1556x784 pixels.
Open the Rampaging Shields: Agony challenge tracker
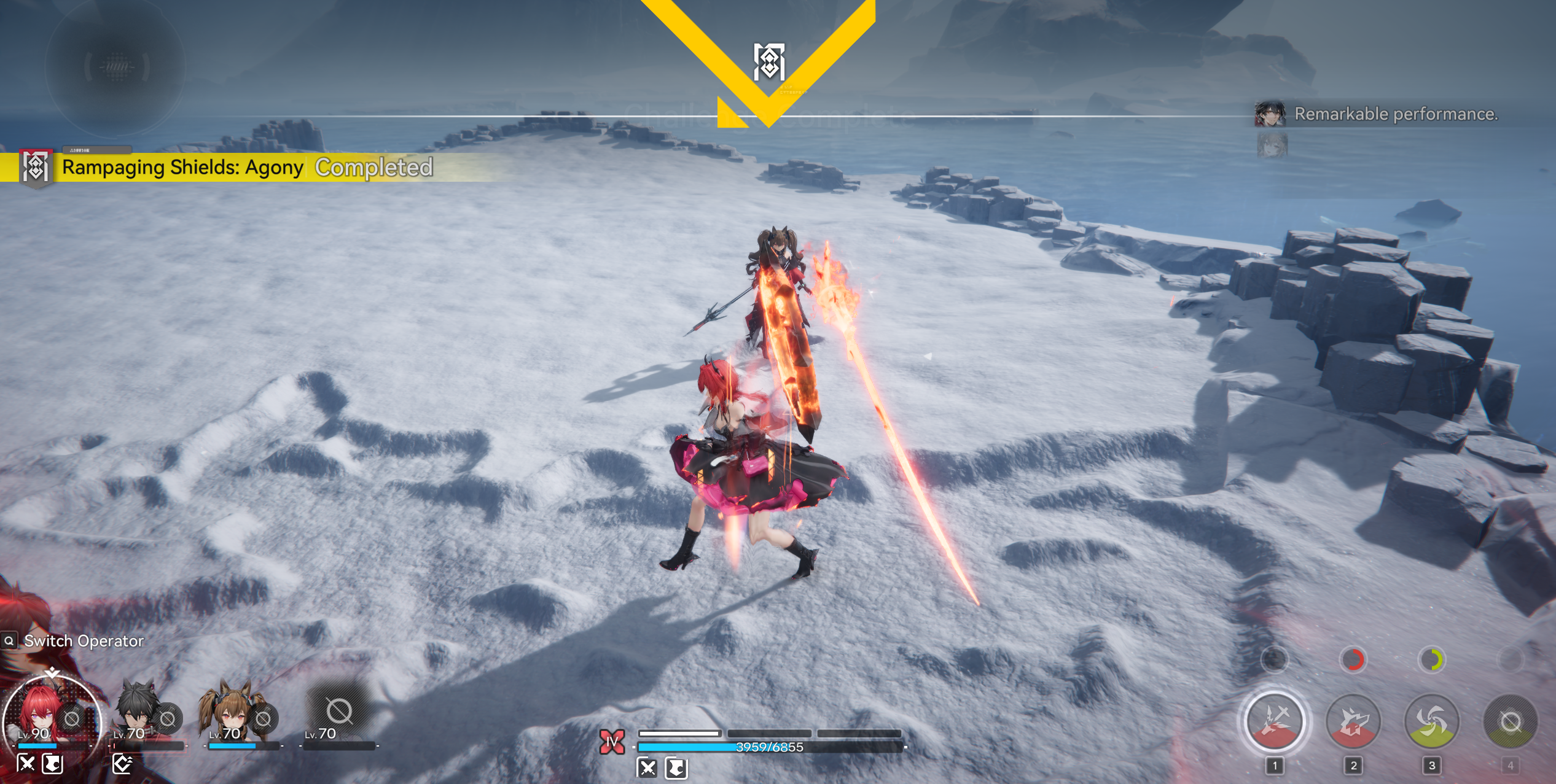(x=182, y=167)
